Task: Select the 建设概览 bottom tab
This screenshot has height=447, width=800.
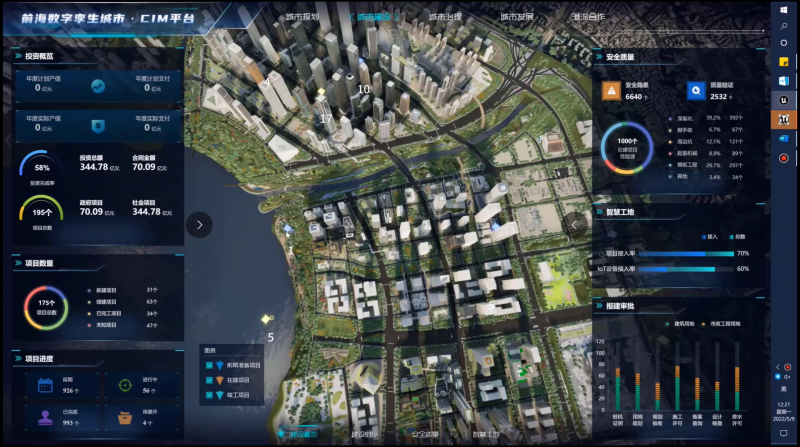Action: click(300, 435)
